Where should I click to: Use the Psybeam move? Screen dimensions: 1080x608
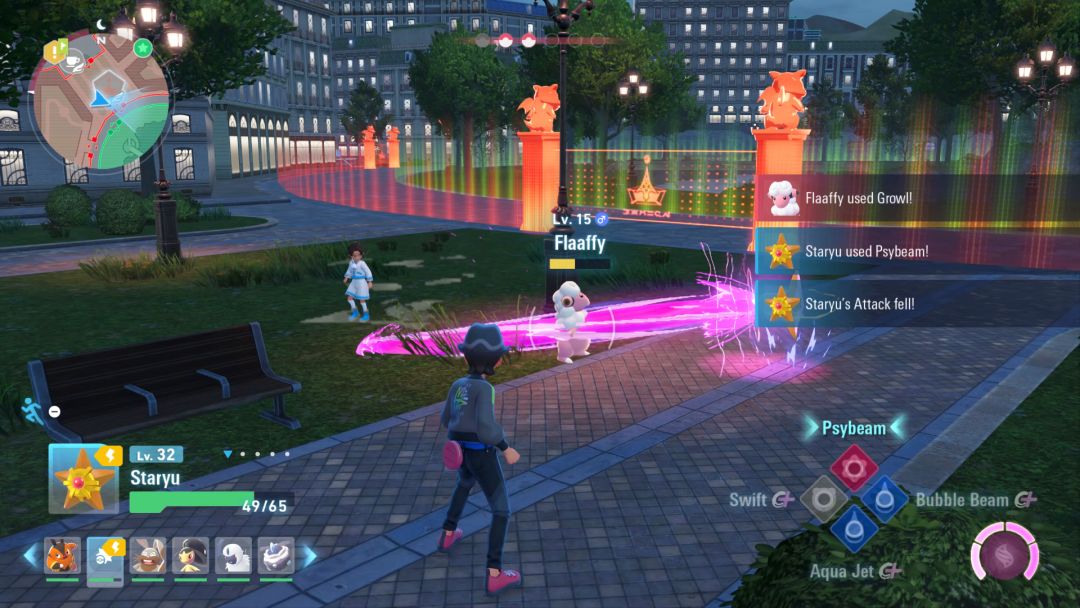coord(853,468)
